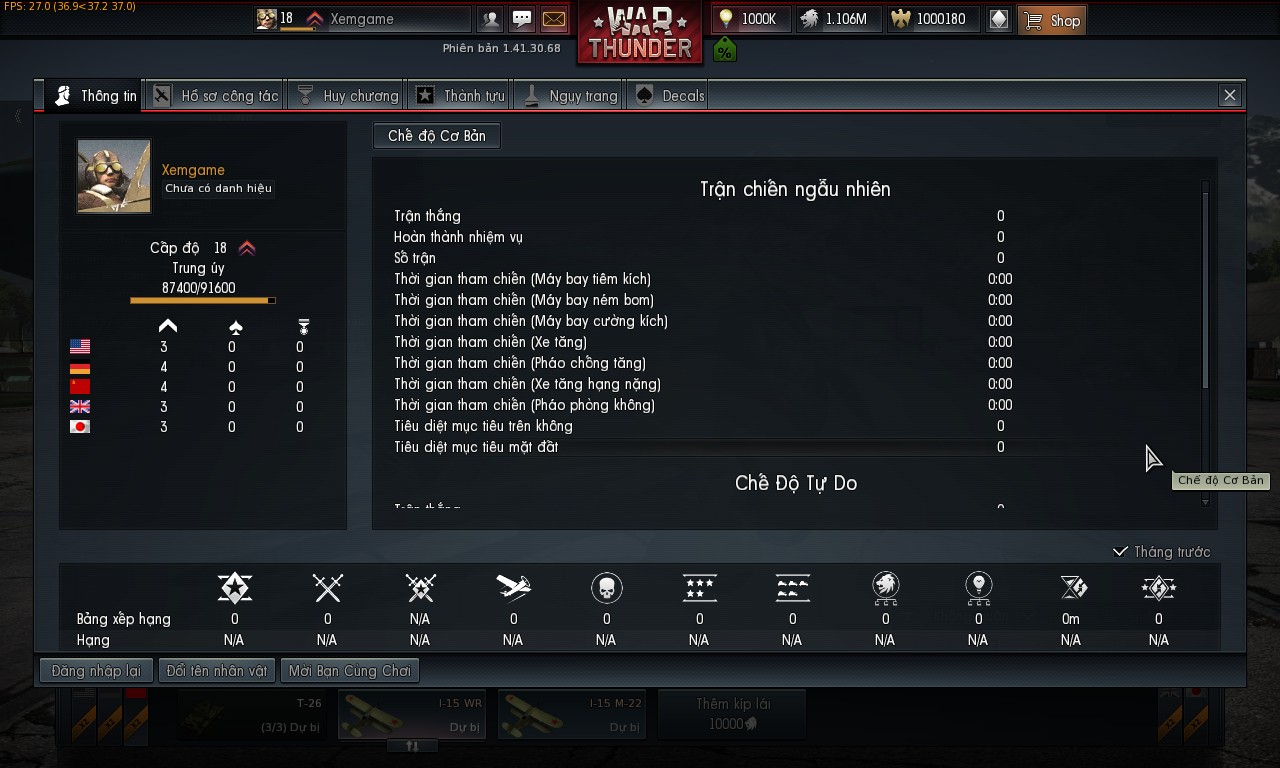Image resolution: width=1280 pixels, height=768 pixels.
Task: Open the chat messages icon
Action: (x=522, y=19)
